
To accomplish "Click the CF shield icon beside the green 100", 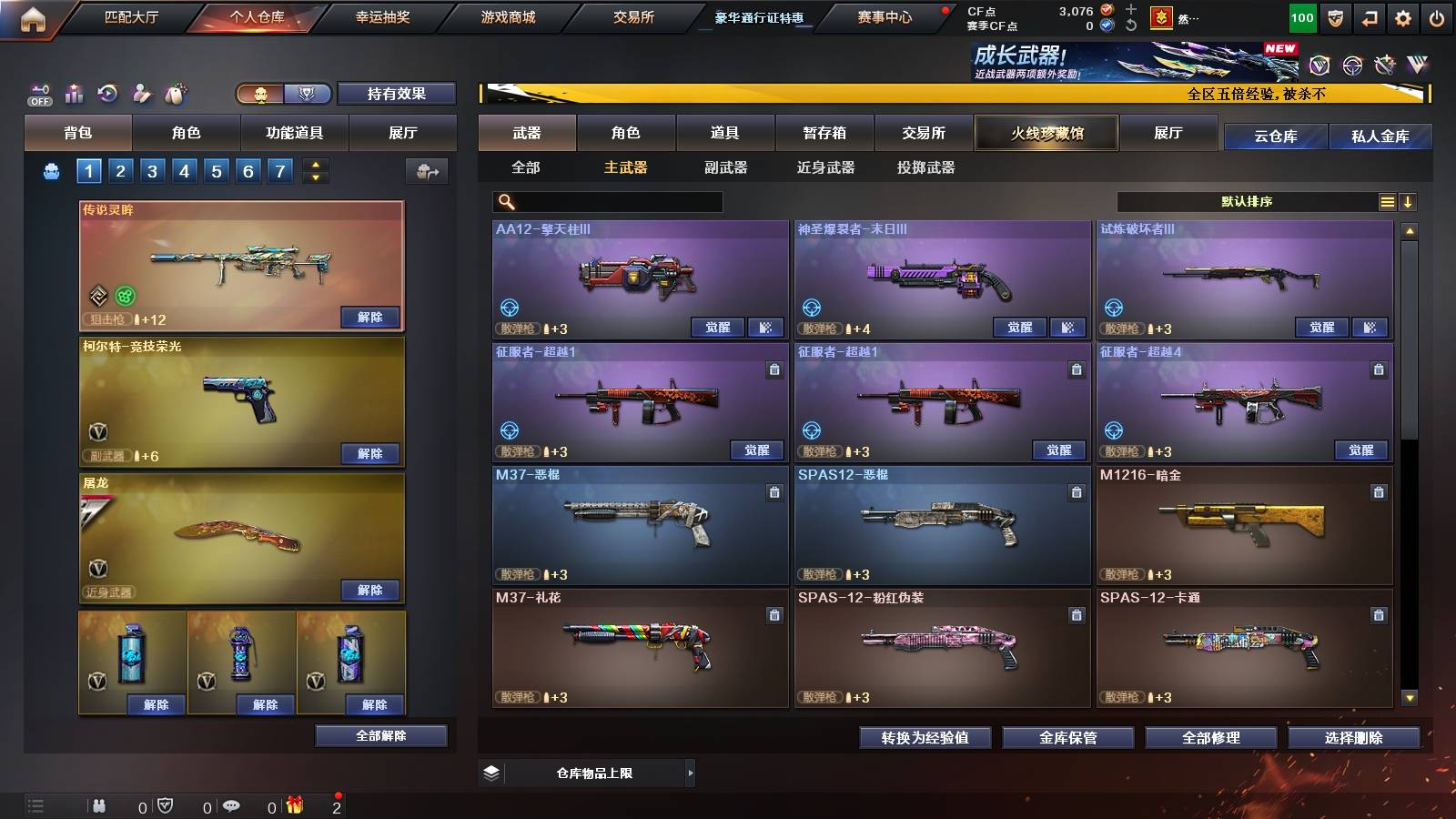I will [1336, 17].
